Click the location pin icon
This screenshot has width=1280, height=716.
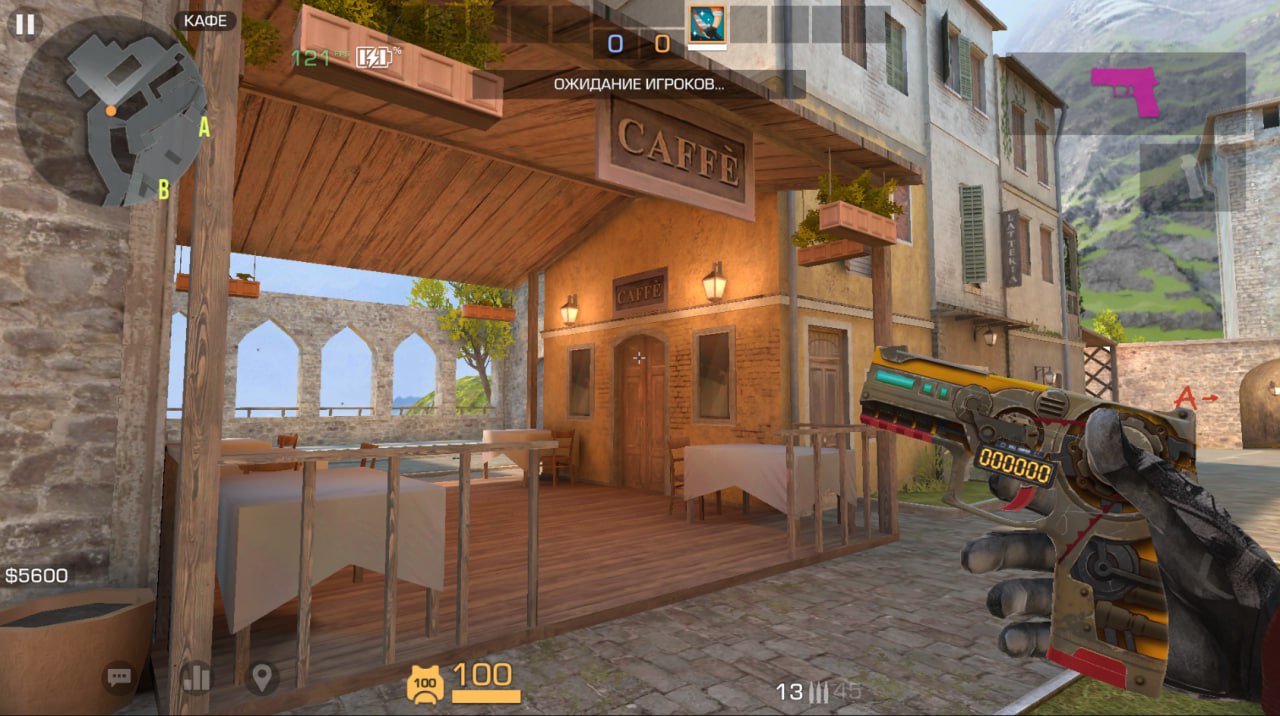(x=262, y=678)
